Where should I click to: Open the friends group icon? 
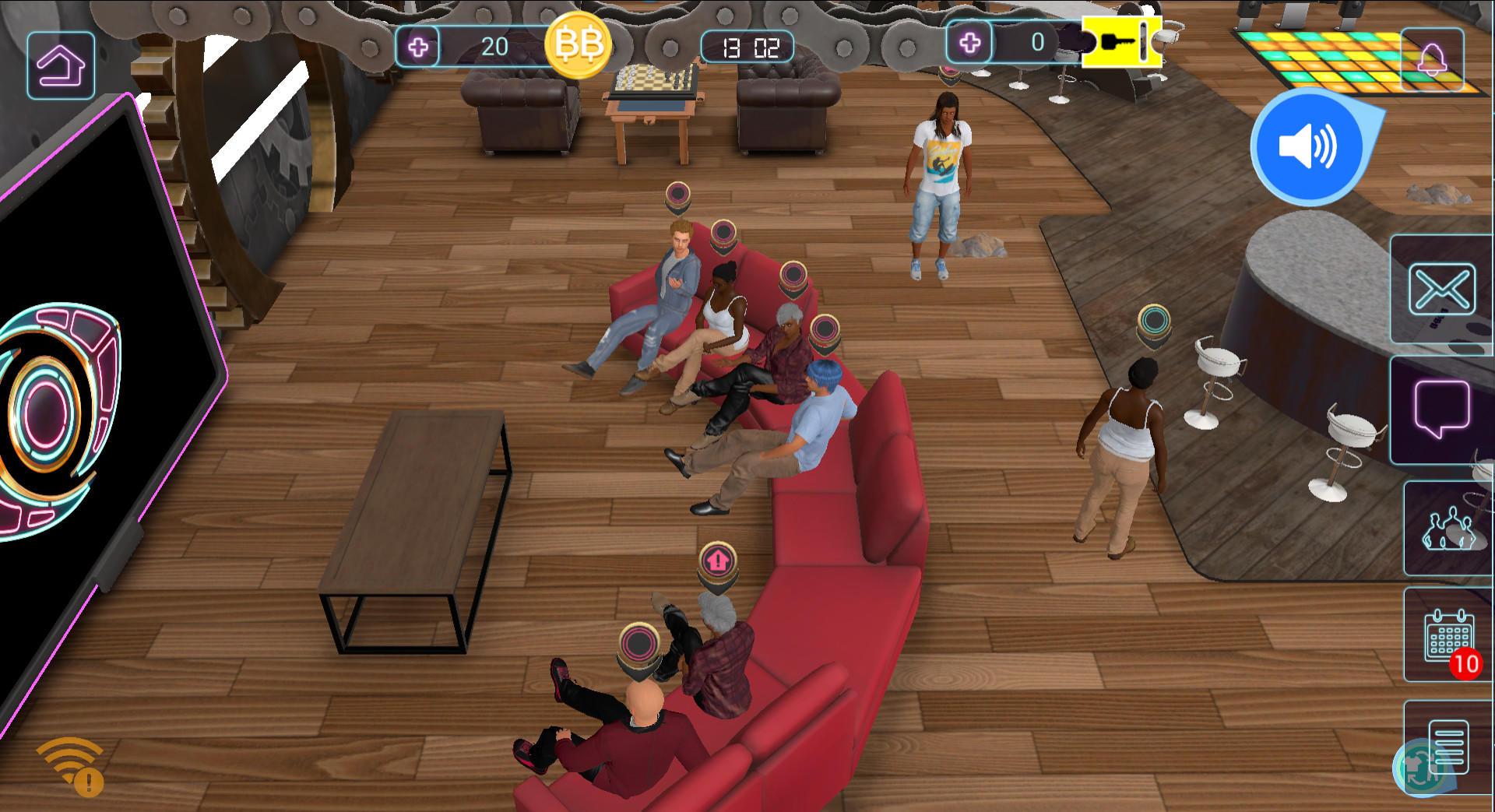[x=1450, y=528]
